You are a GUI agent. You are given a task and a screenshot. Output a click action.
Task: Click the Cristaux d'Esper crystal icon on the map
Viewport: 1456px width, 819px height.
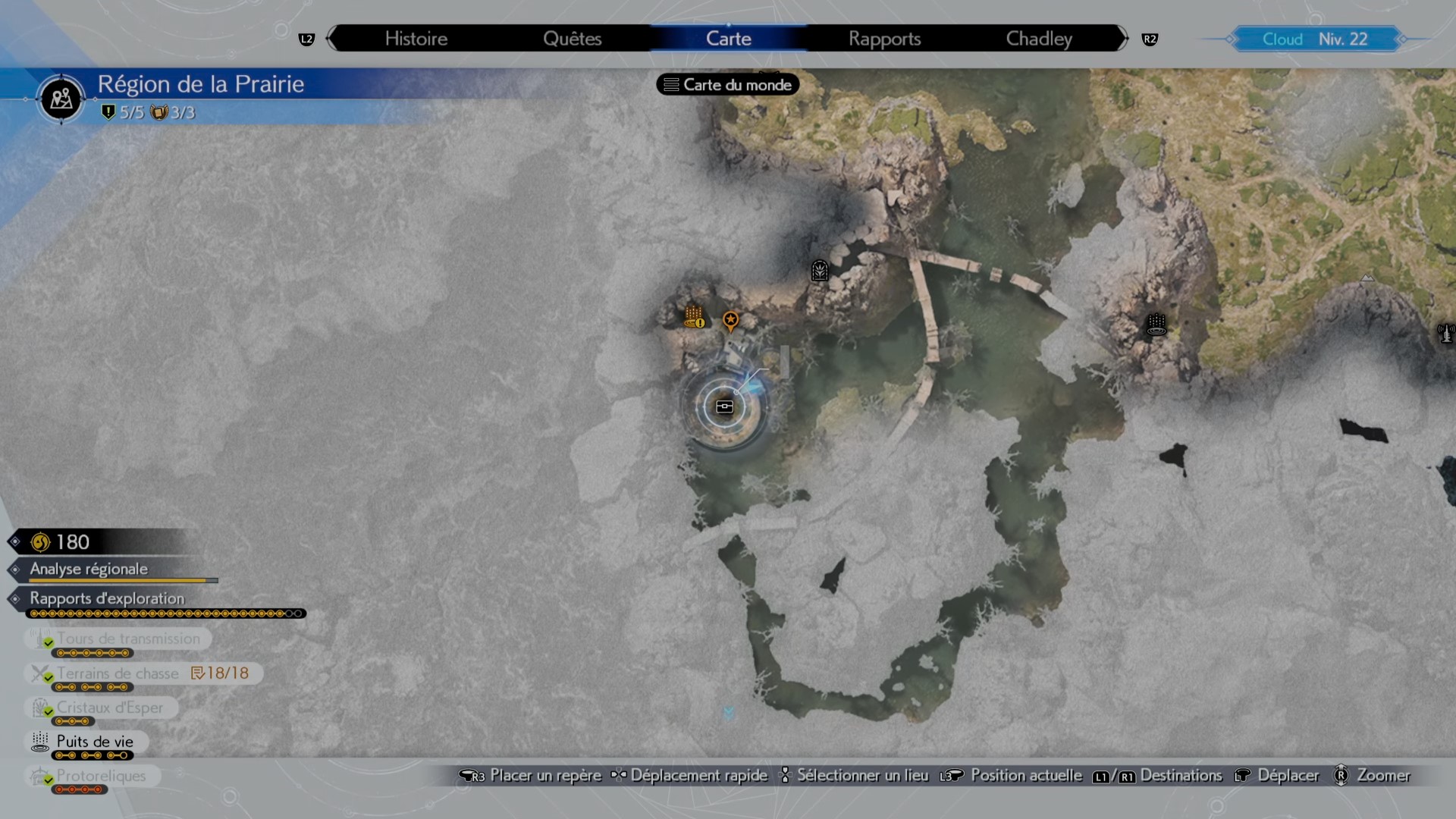819,270
